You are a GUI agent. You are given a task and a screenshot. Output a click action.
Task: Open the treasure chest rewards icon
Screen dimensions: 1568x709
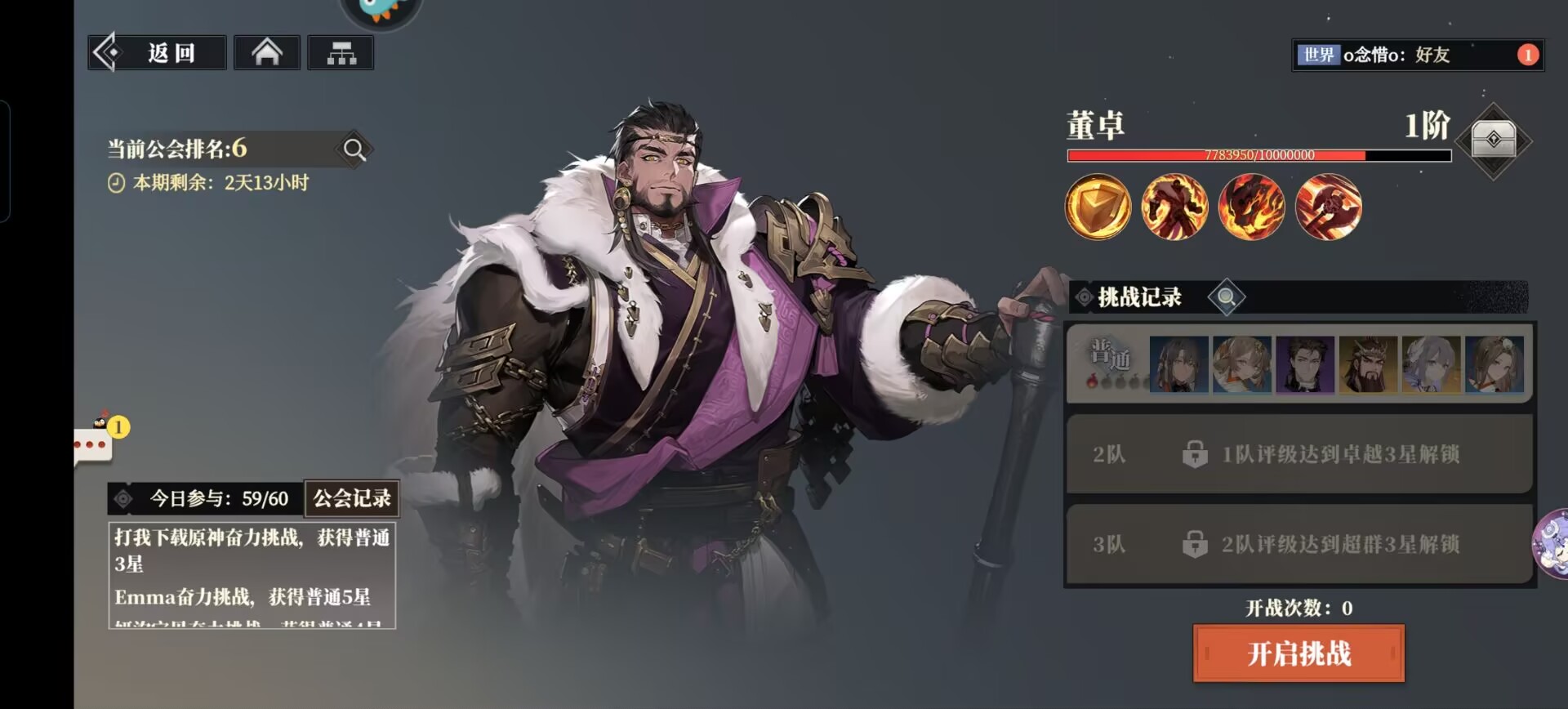[1493, 140]
